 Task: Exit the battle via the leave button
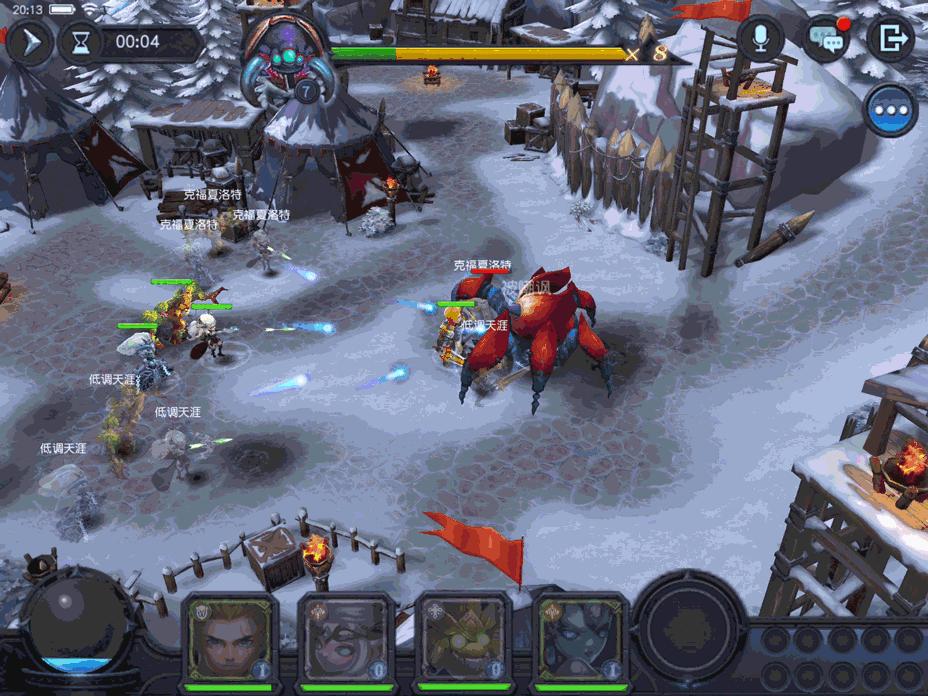tap(889, 39)
